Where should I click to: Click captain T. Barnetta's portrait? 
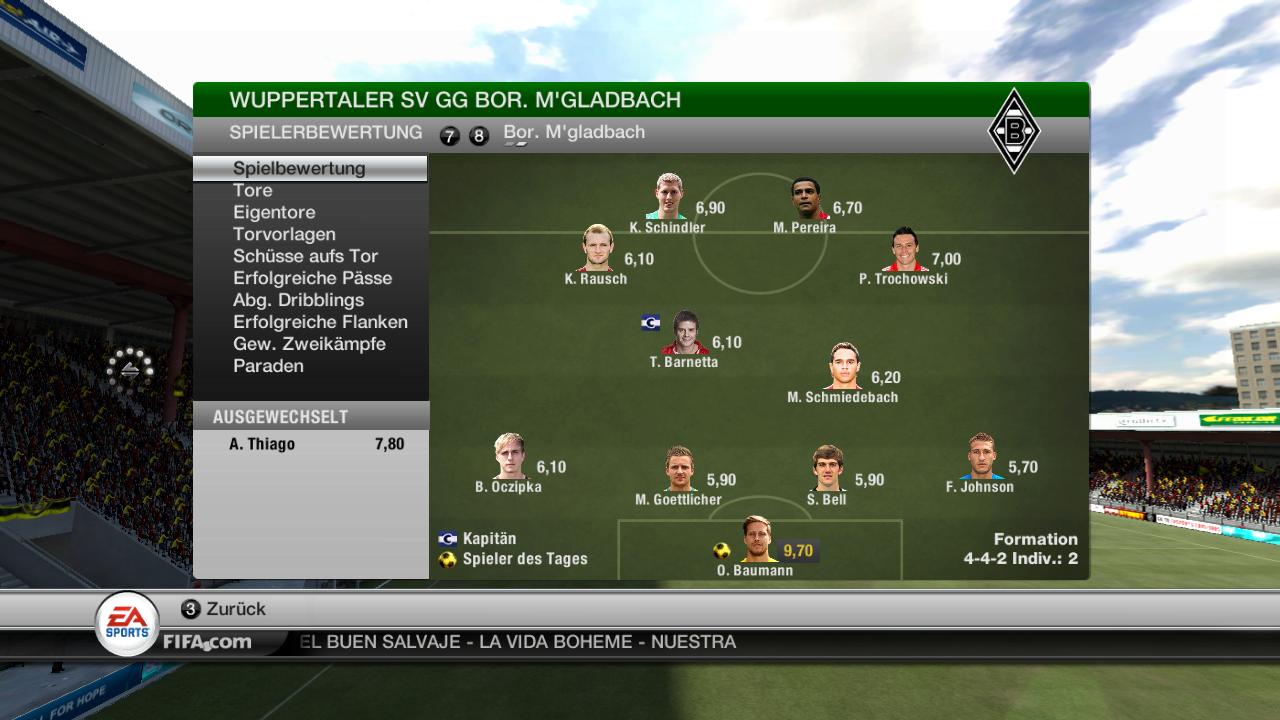pyautogui.click(x=686, y=333)
